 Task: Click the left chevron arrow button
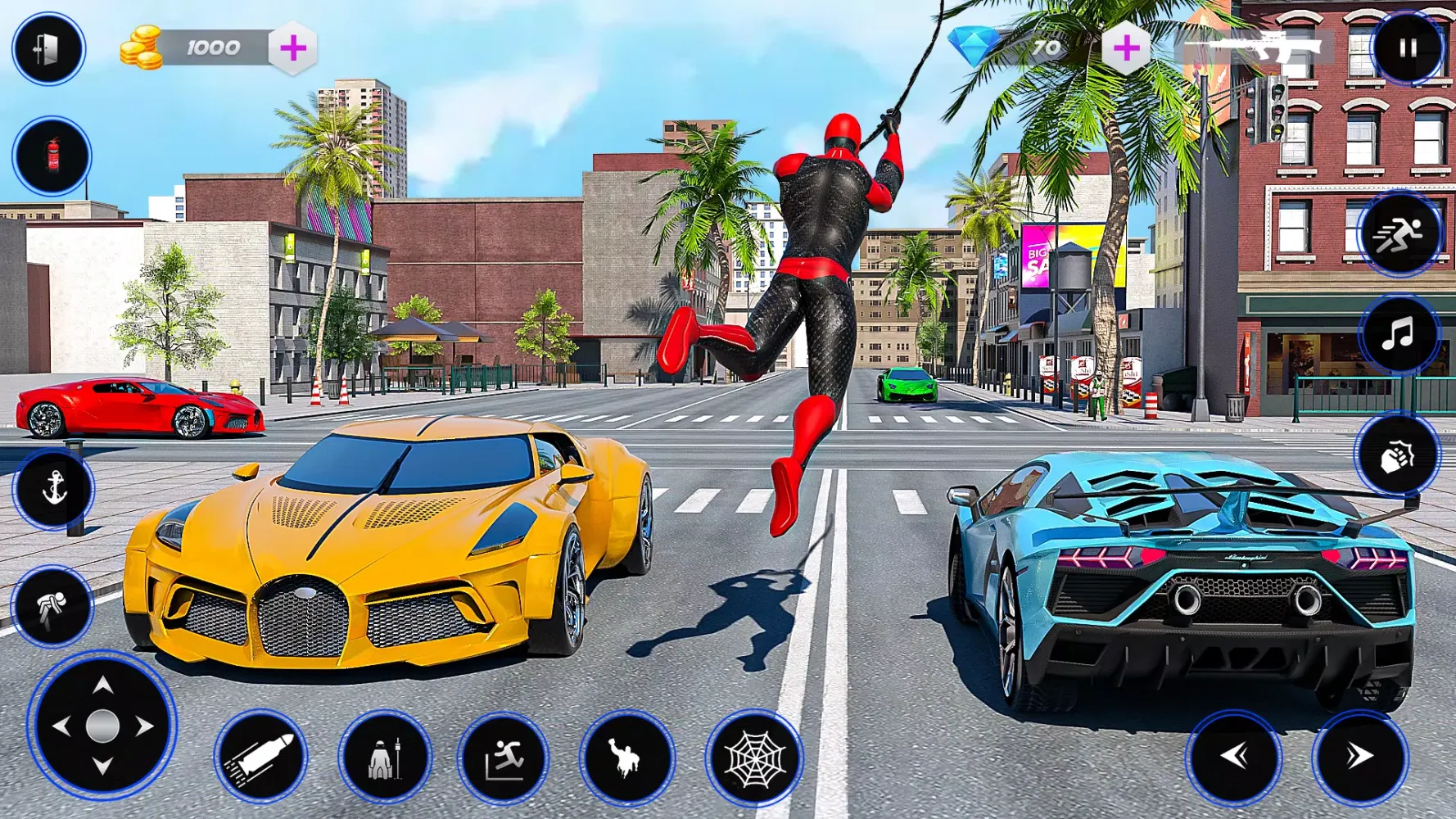(x=1233, y=757)
